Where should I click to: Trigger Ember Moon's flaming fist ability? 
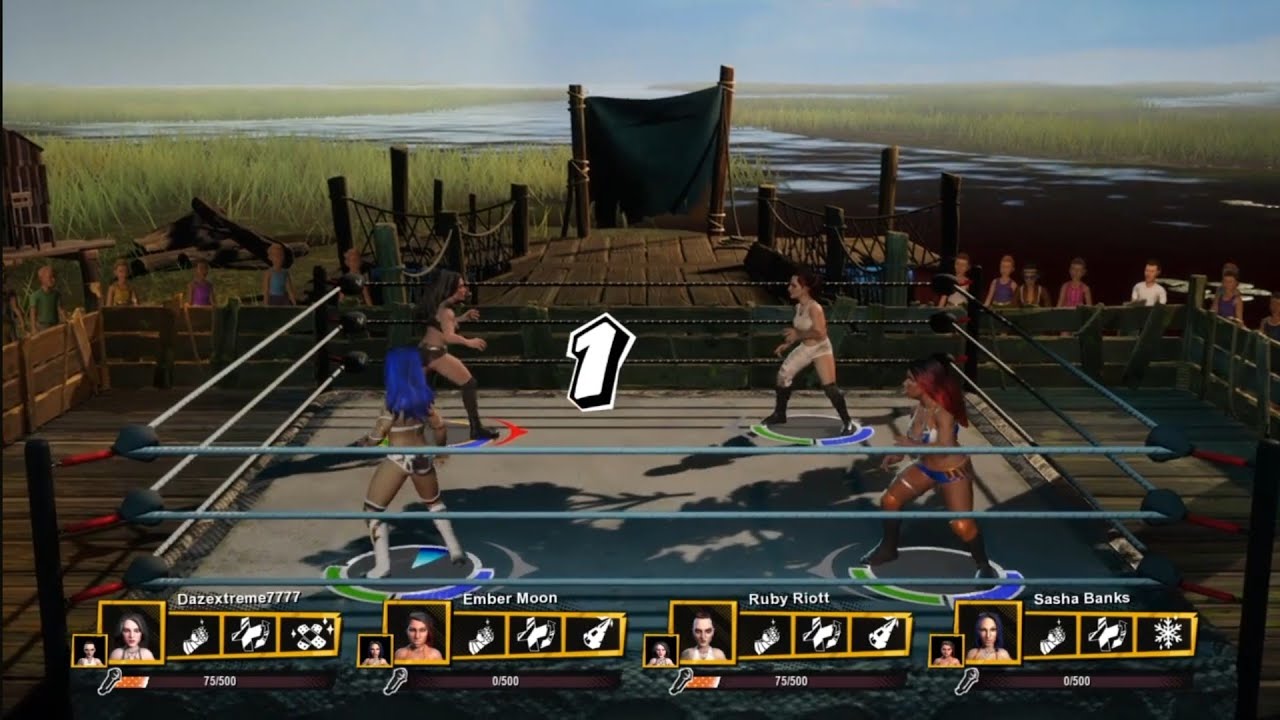tap(591, 635)
